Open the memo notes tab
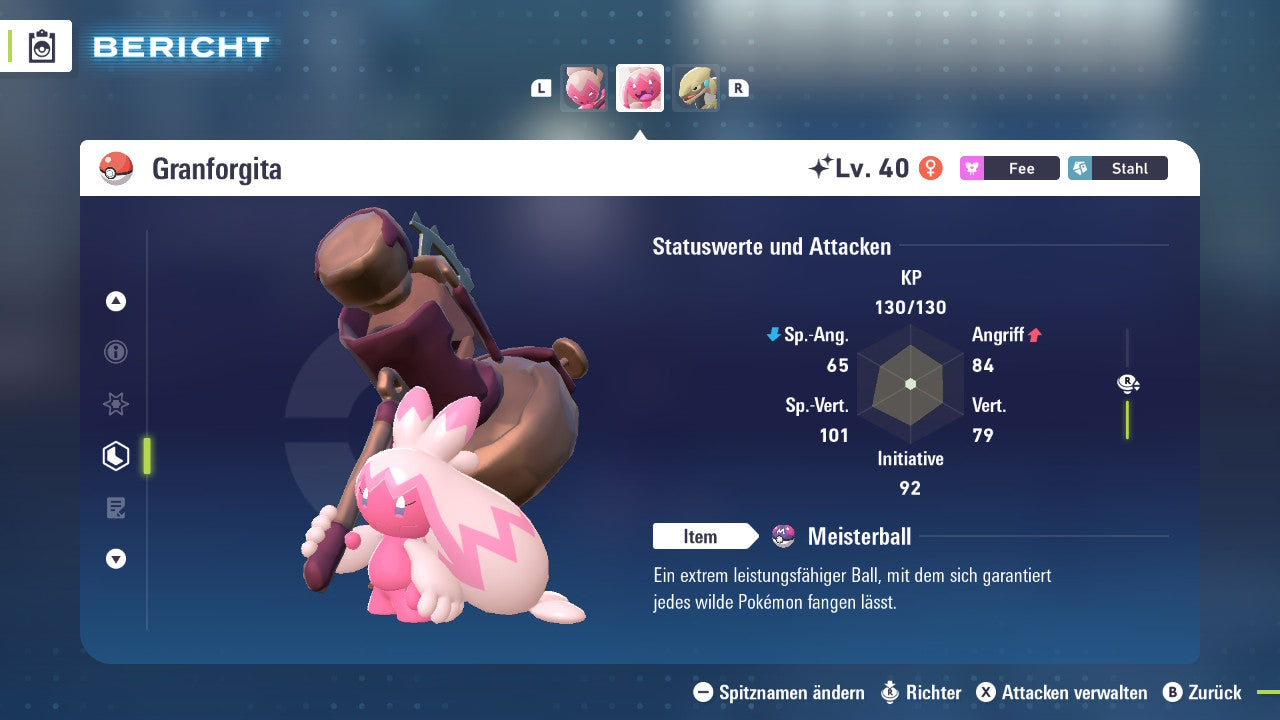The width and height of the screenshot is (1280, 720). 116,508
